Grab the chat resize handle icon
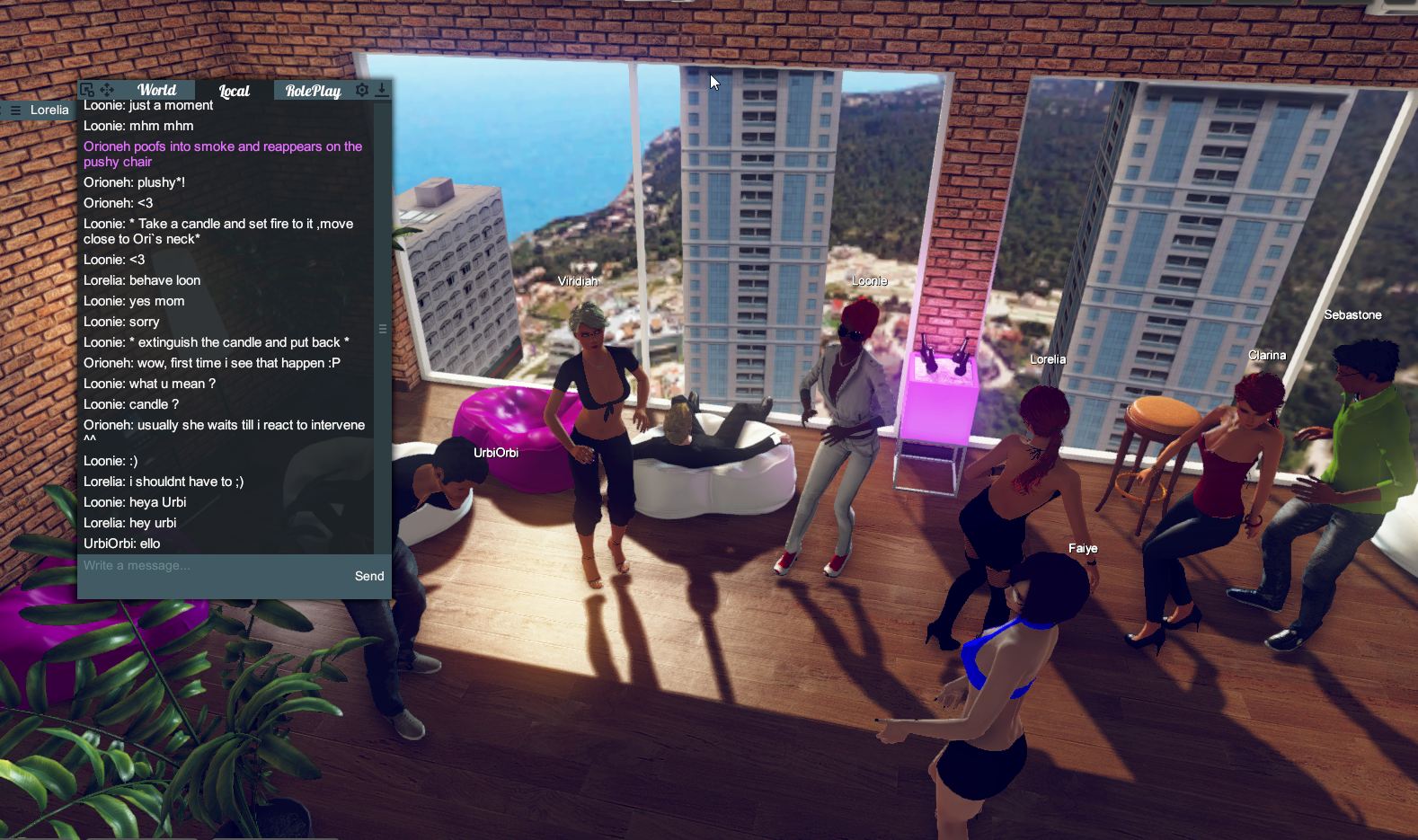 coord(382,329)
